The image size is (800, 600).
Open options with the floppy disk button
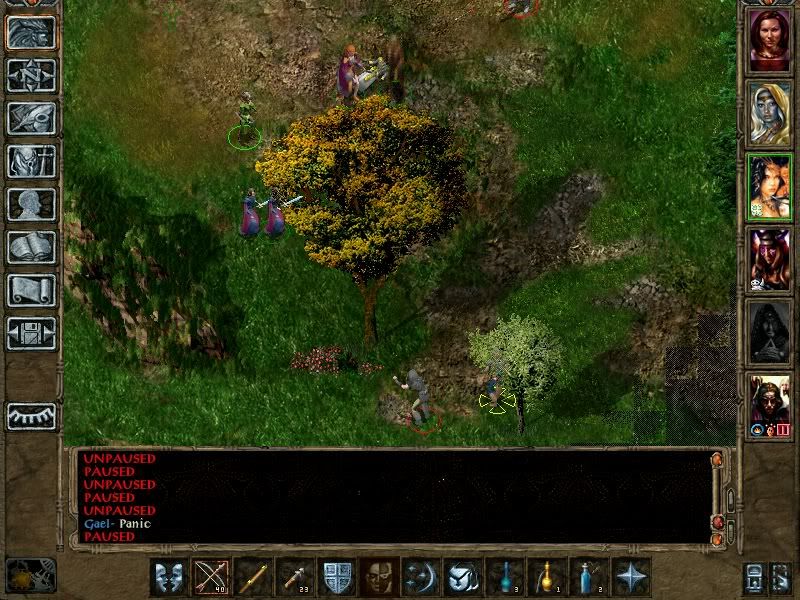tap(31, 333)
